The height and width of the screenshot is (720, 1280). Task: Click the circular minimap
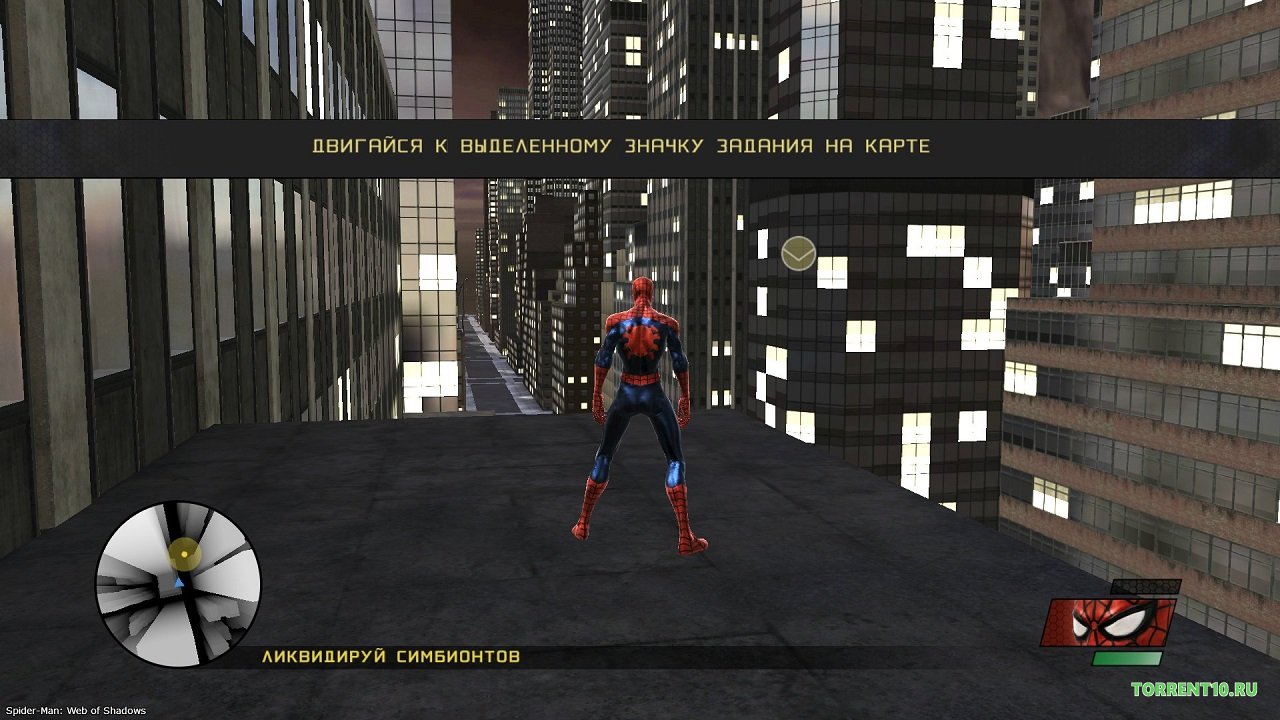click(x=178, y=584)
